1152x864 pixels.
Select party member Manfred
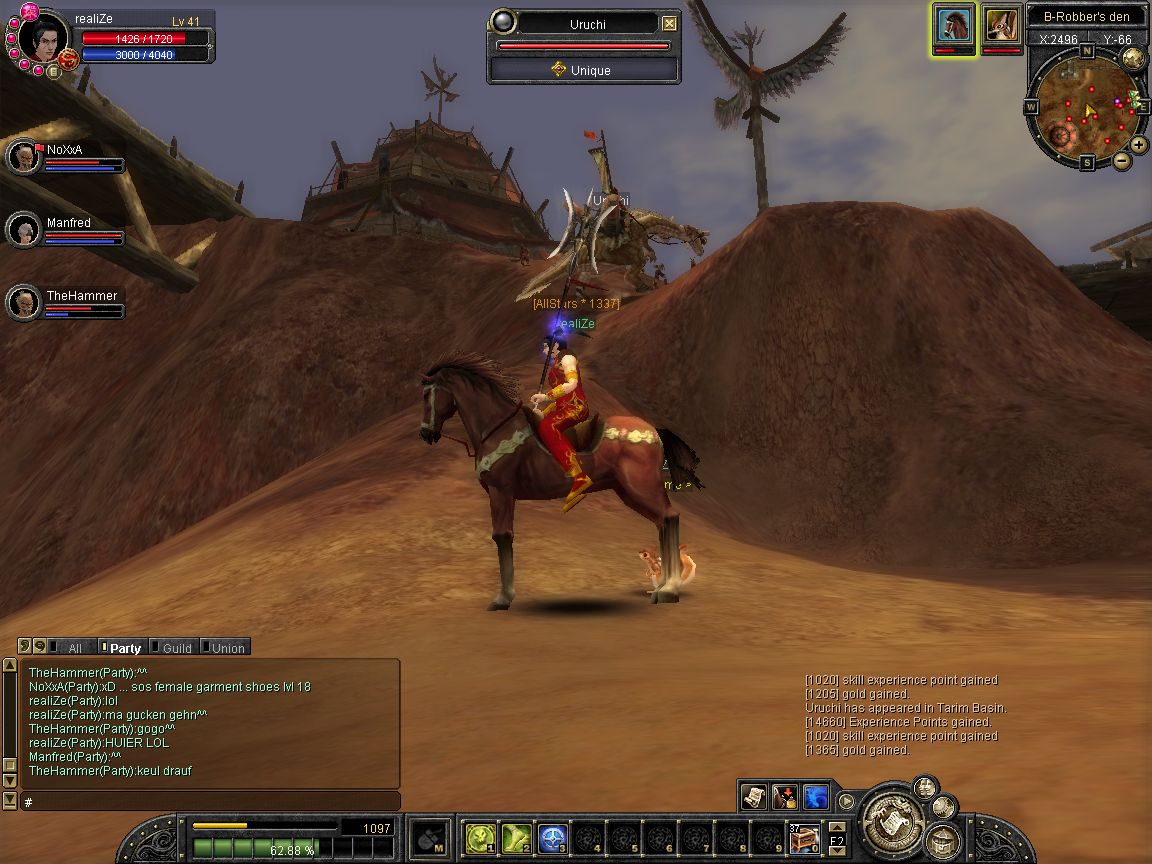(x=23, y=230)
